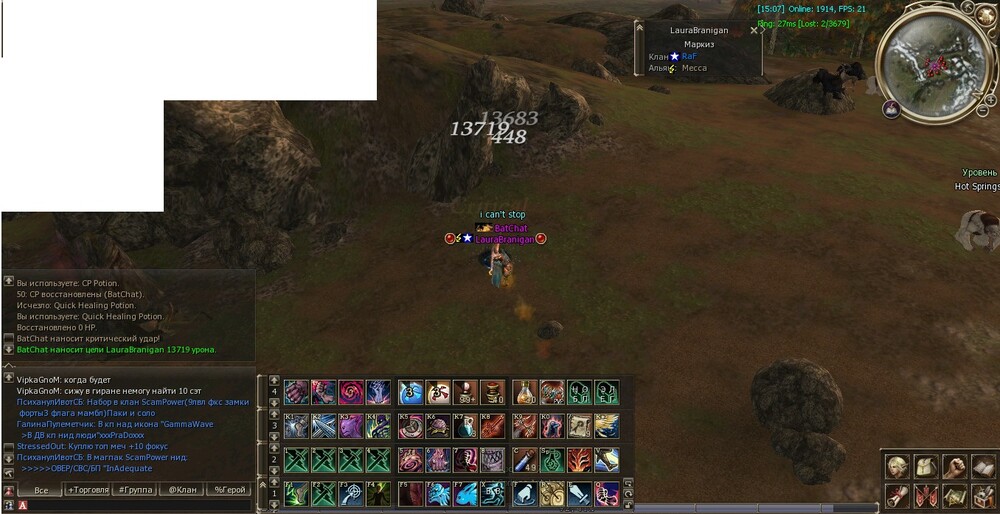This screenshot has width=1000, height=514.
Task: Switch to the @Клан clan chat tab
Action: (x=182, y=490)
